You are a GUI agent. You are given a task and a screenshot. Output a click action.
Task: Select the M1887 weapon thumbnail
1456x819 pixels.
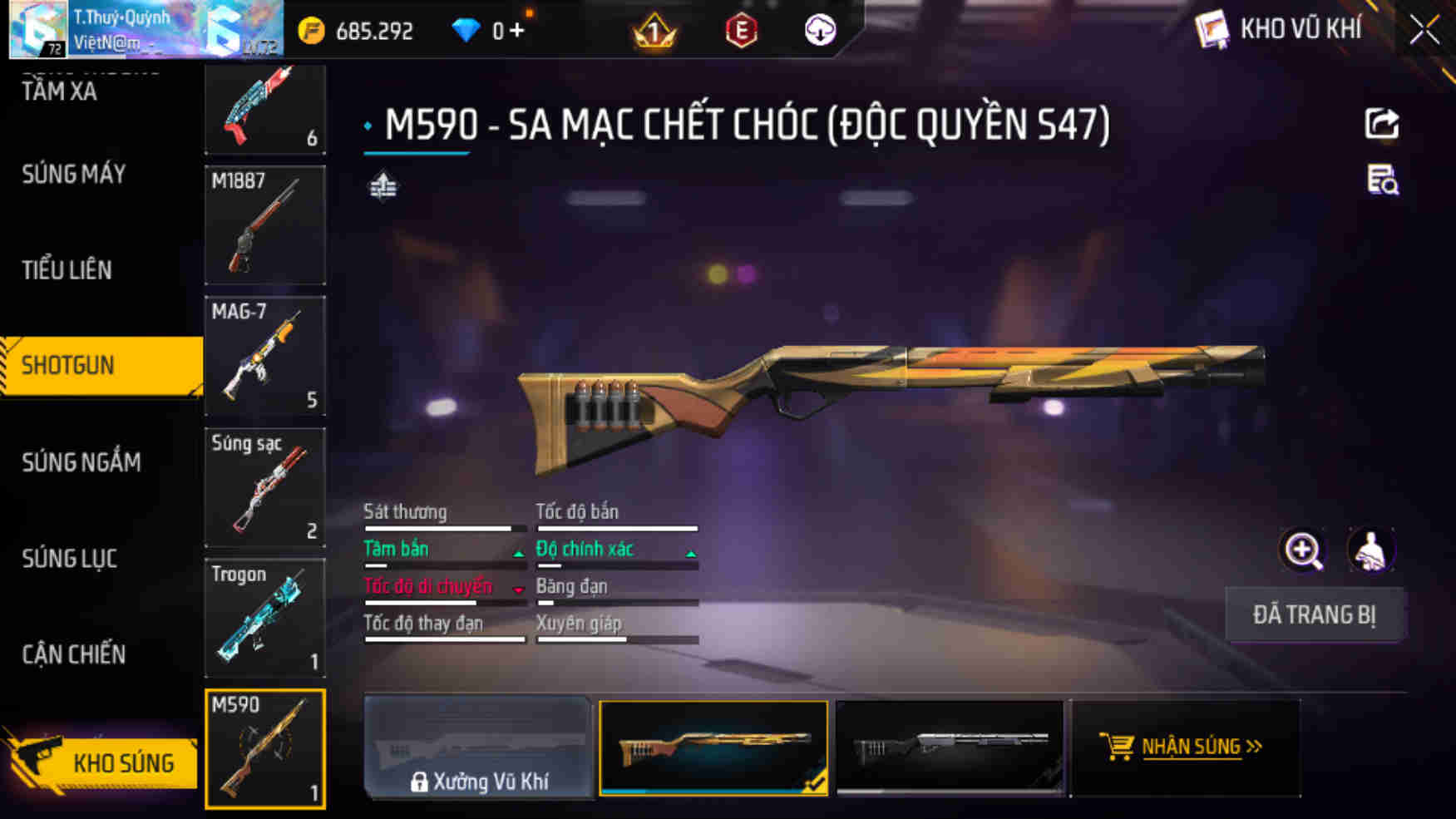264,225
